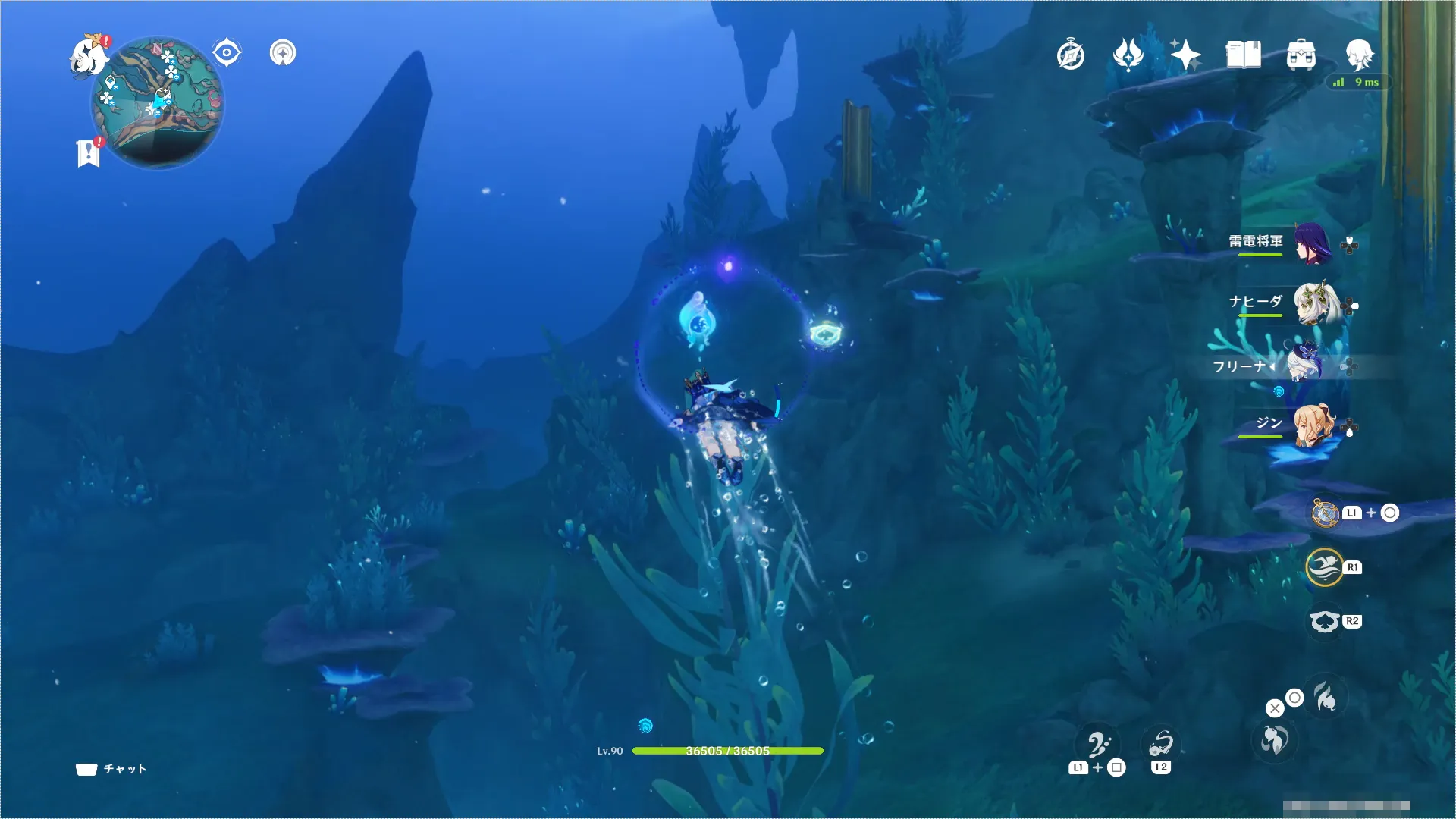The height and width of the screenshot is (819, 1456).
Task: Toggle the elemental sight eye icon
Action: pyautogui.click(x=227, y=53)
